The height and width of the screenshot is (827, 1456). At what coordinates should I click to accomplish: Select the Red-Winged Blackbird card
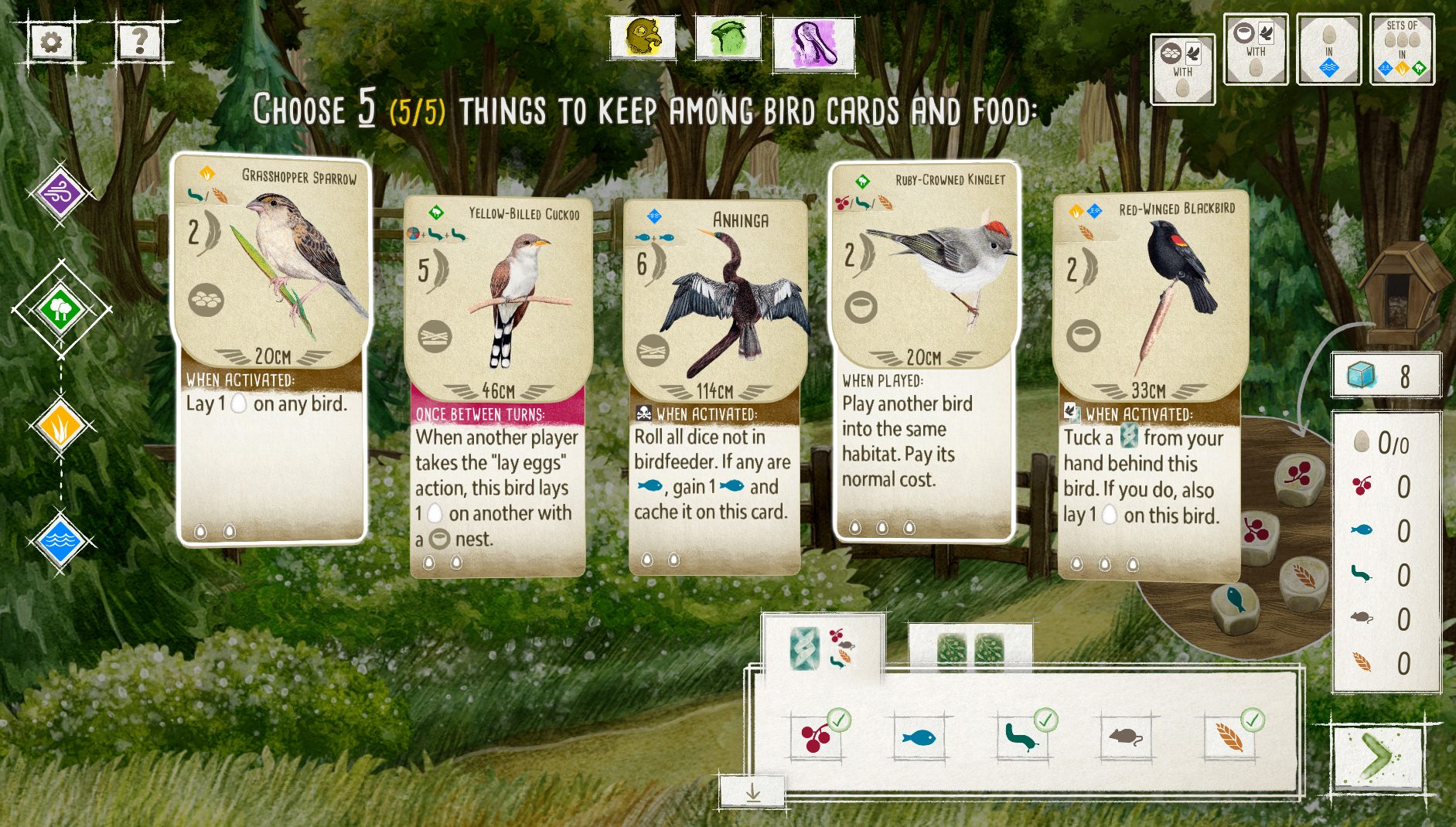pyautogui.click(x=1149, y=386)
